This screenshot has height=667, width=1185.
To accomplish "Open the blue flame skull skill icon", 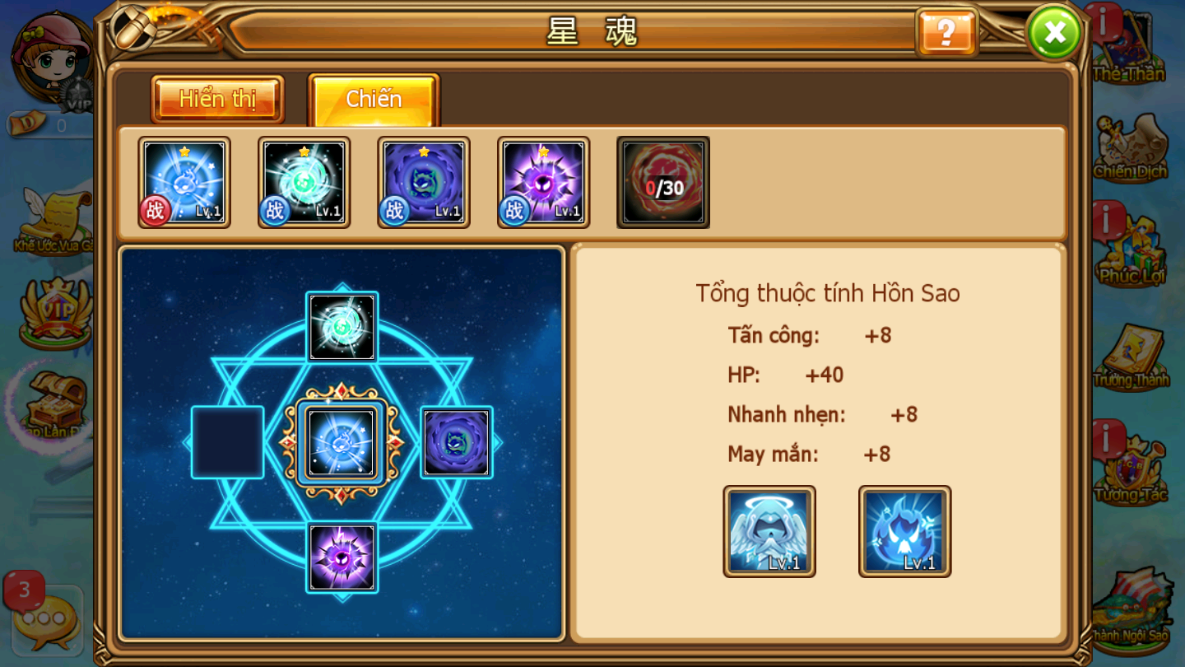I will click(x=904, y=531).
